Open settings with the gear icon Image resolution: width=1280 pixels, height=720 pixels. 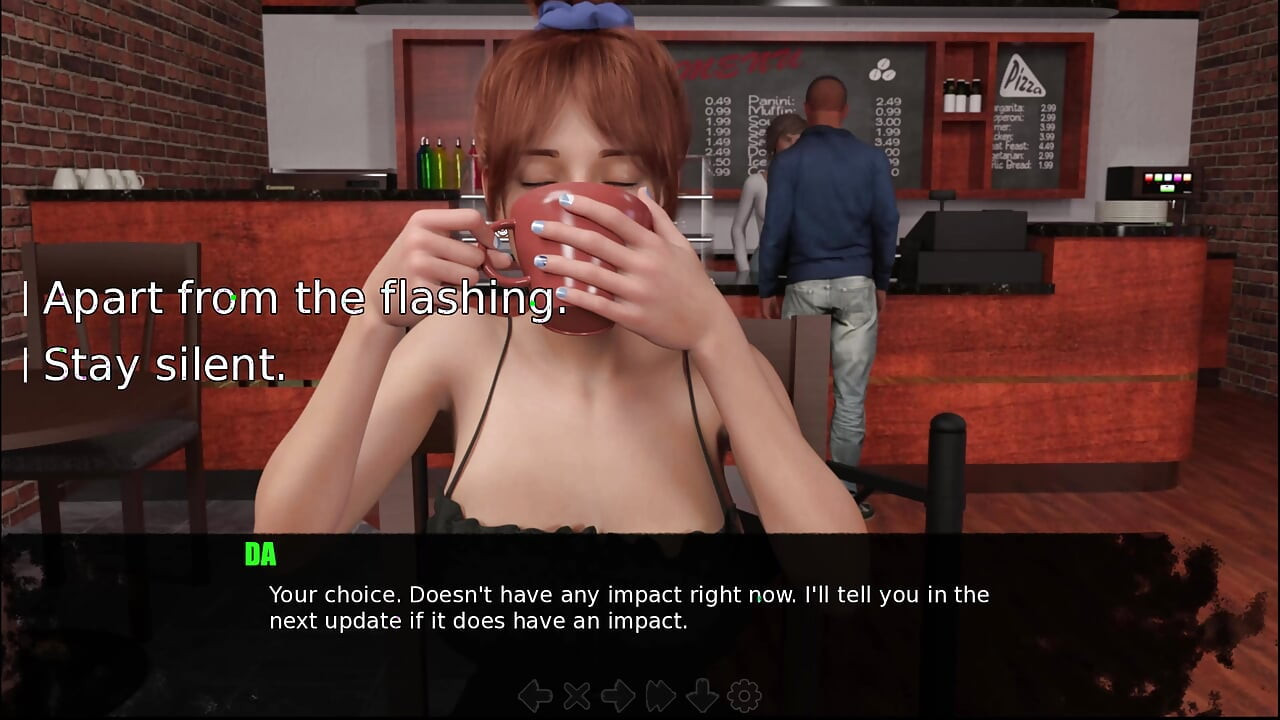pos(744,695)
